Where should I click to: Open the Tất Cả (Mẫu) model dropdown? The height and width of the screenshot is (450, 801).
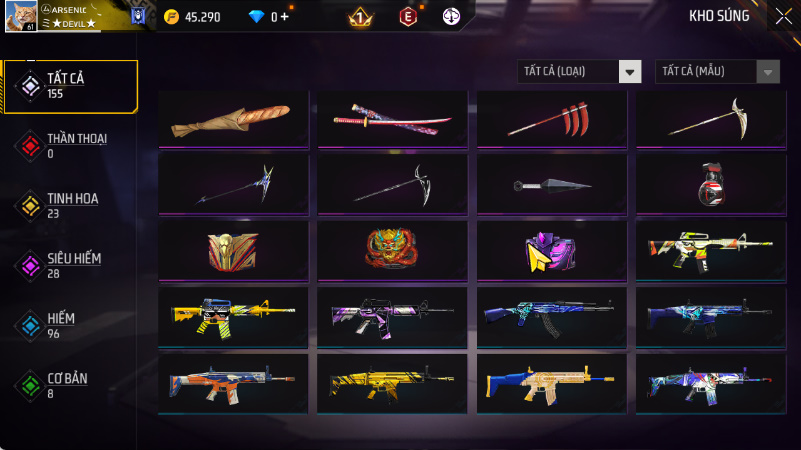coord(717,71)
